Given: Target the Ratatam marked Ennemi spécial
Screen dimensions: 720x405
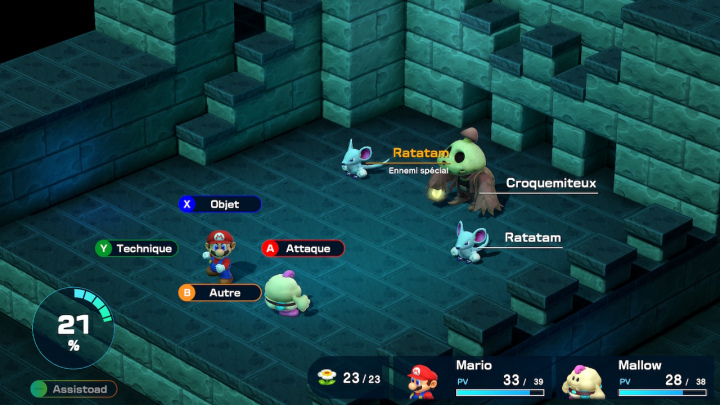Looking at the screenshot, I should pos(420,153).
